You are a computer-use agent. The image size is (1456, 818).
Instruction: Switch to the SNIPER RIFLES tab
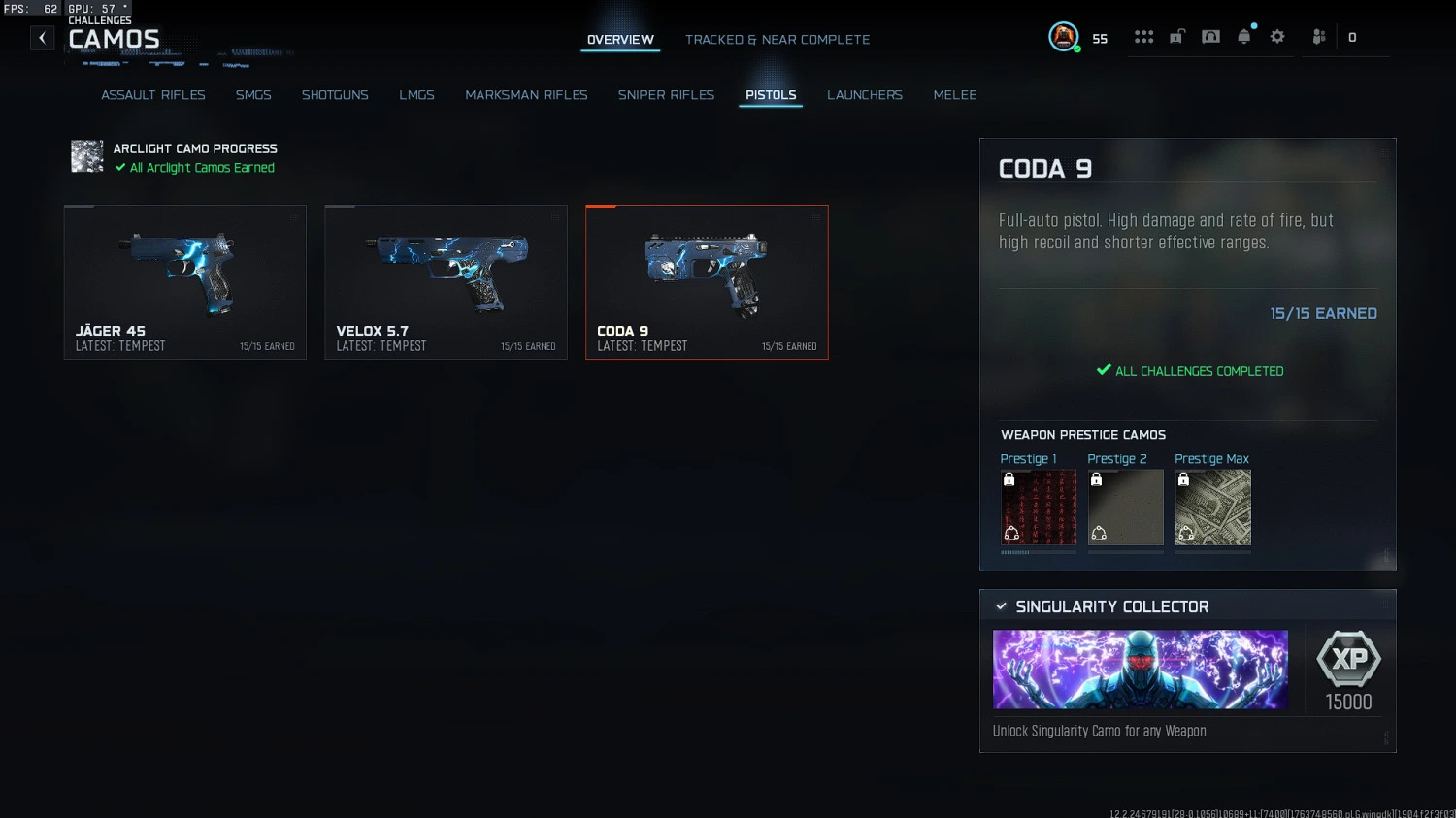point(666,94)
